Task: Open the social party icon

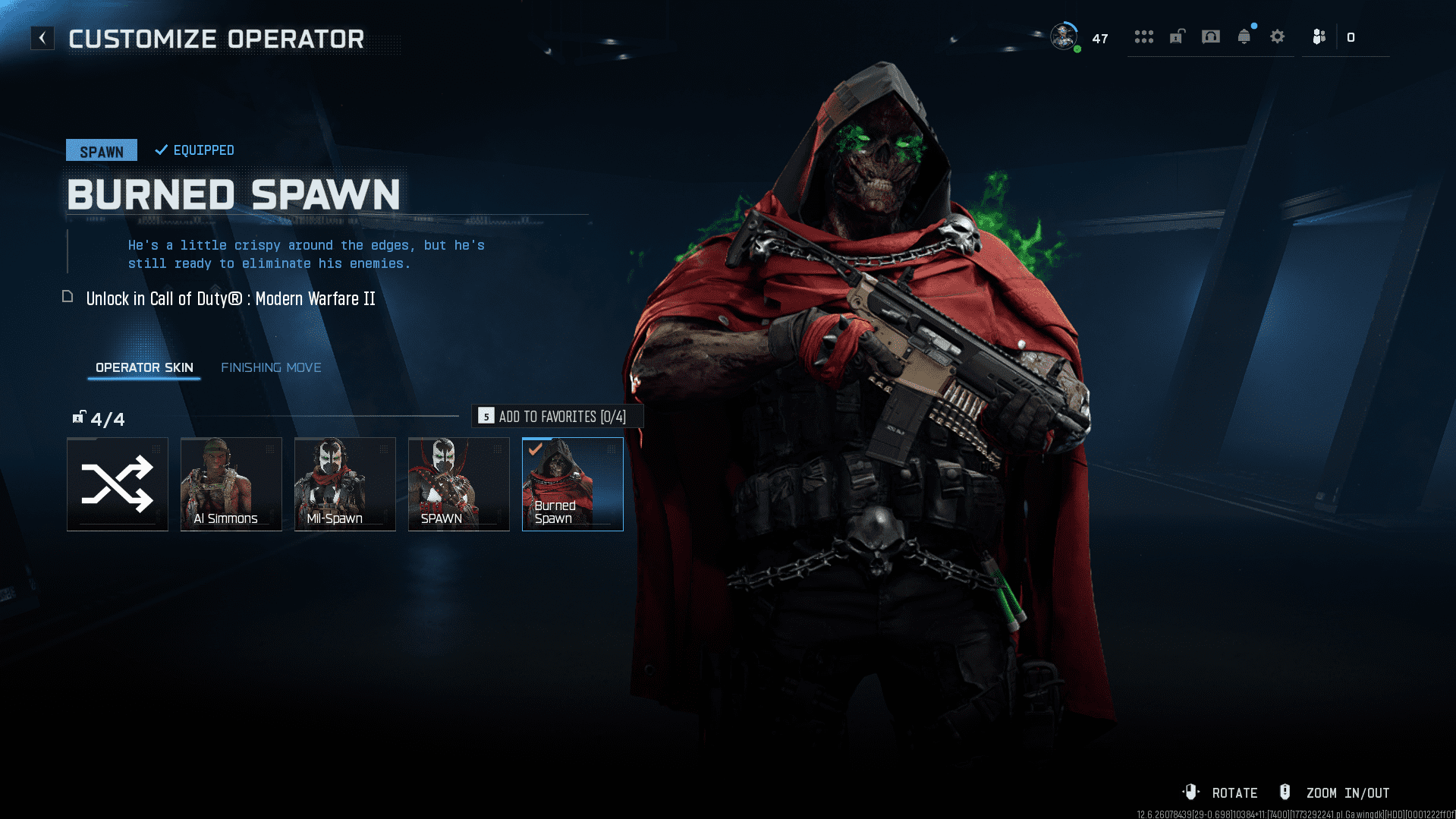Action: tap(1319, 36)
